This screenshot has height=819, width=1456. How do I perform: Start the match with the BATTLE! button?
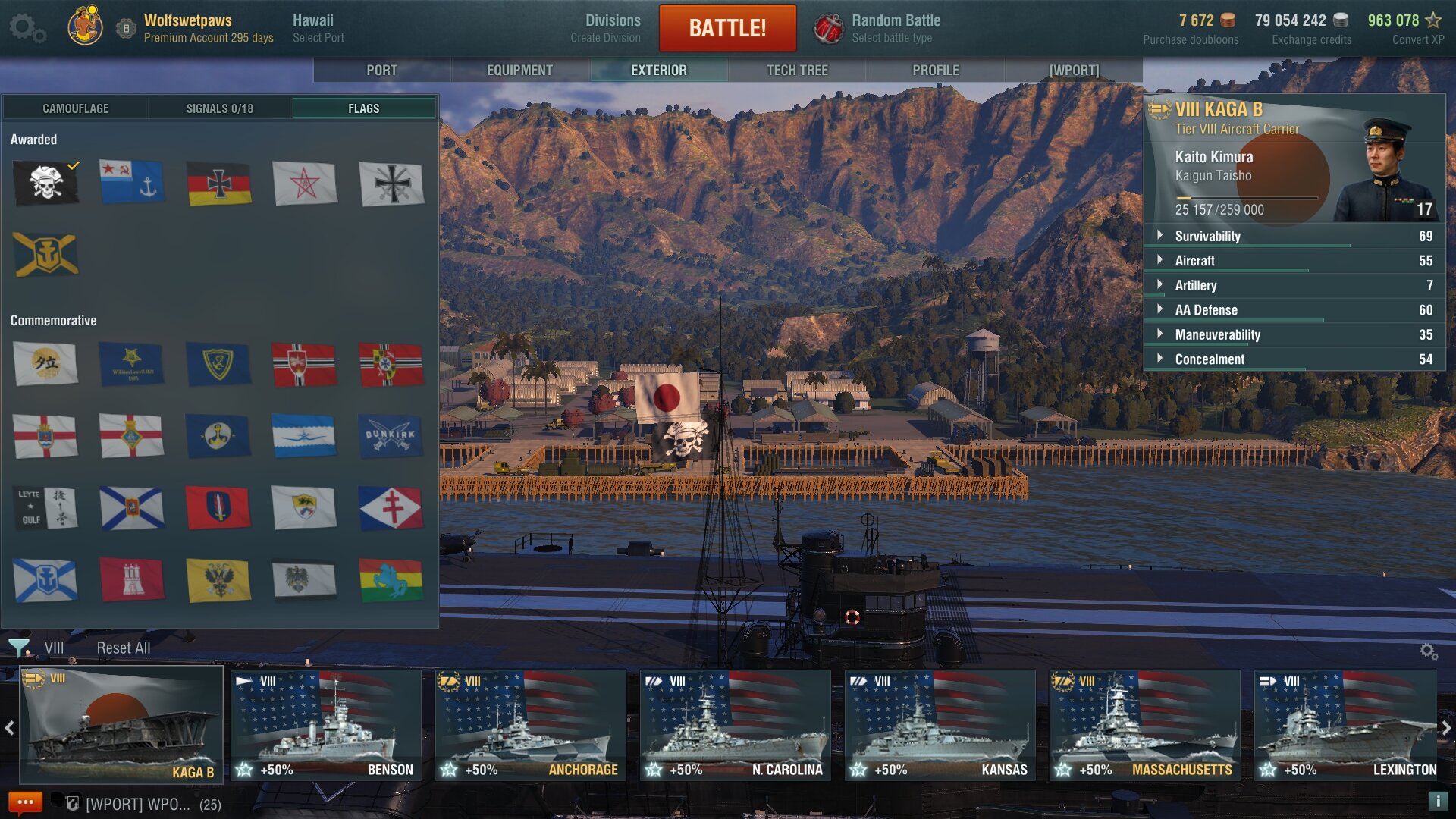(x=727, y=28)
